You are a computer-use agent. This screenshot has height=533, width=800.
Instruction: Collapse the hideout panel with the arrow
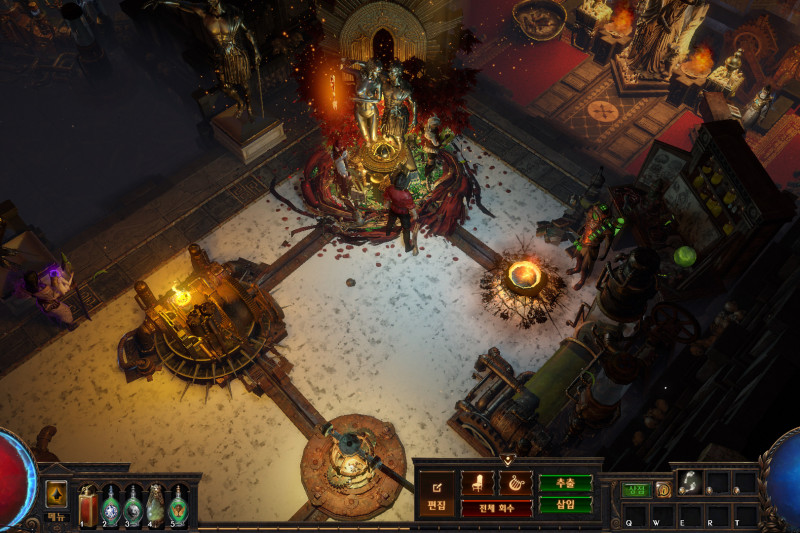click(x=508, y=460)
